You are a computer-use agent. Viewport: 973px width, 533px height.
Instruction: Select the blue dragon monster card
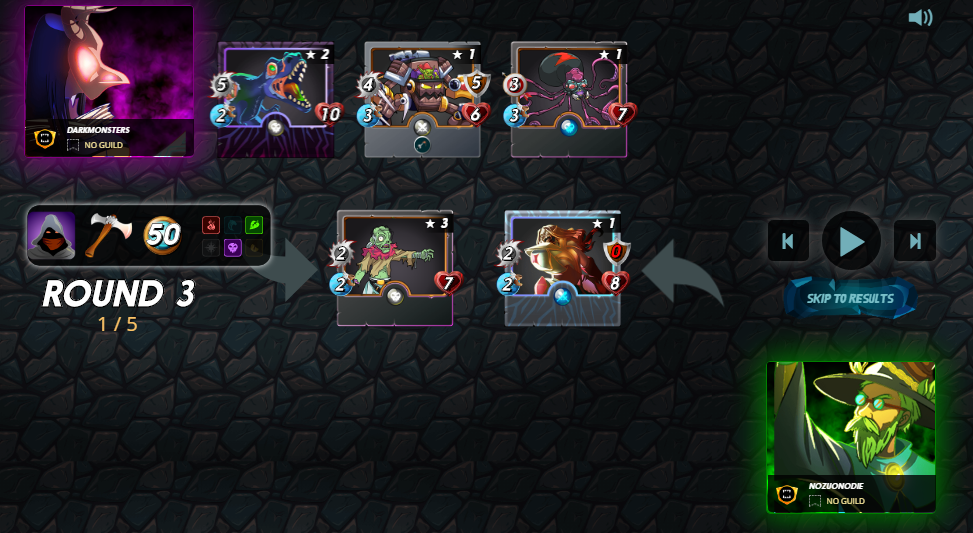275,98
